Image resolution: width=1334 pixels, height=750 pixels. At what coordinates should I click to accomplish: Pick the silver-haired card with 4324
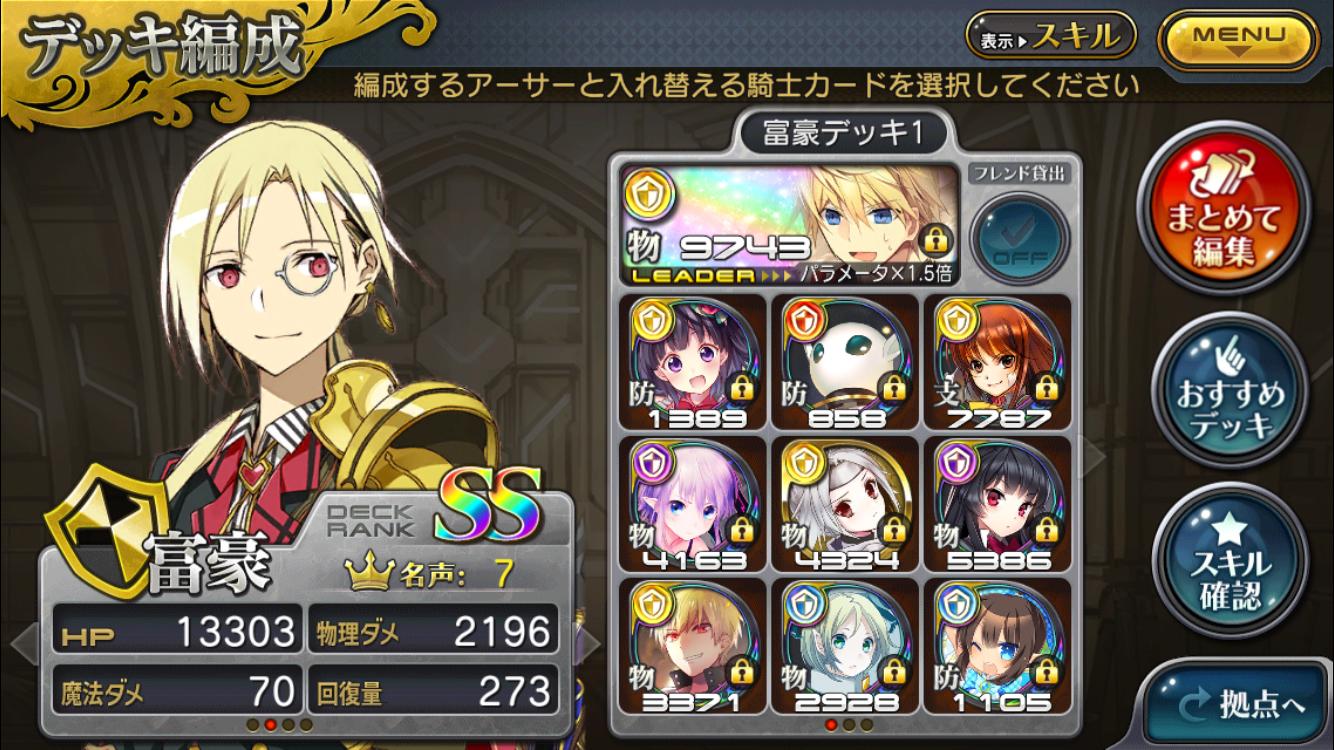[844, 504]
